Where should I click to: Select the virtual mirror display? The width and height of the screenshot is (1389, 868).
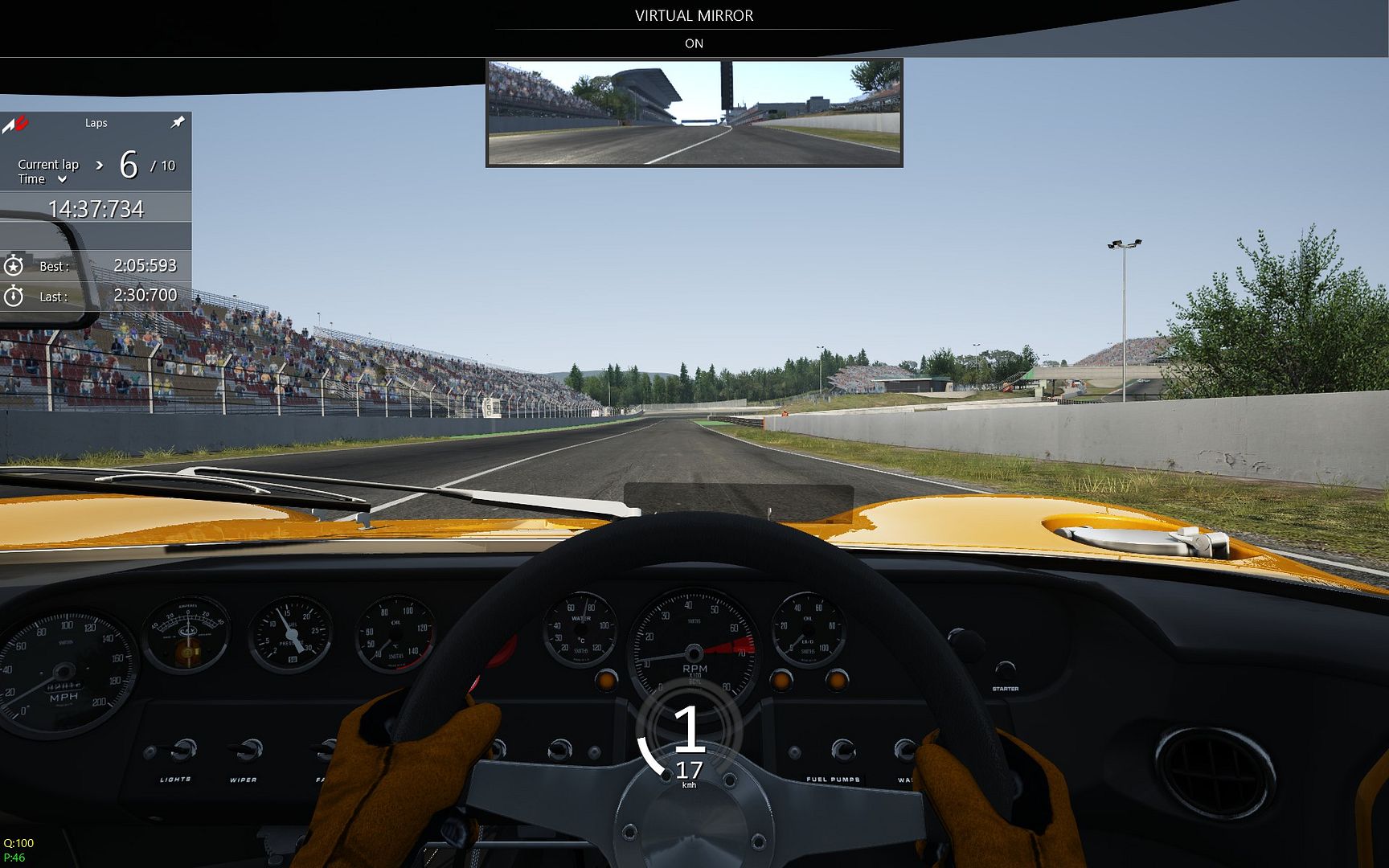coord(694,113)
